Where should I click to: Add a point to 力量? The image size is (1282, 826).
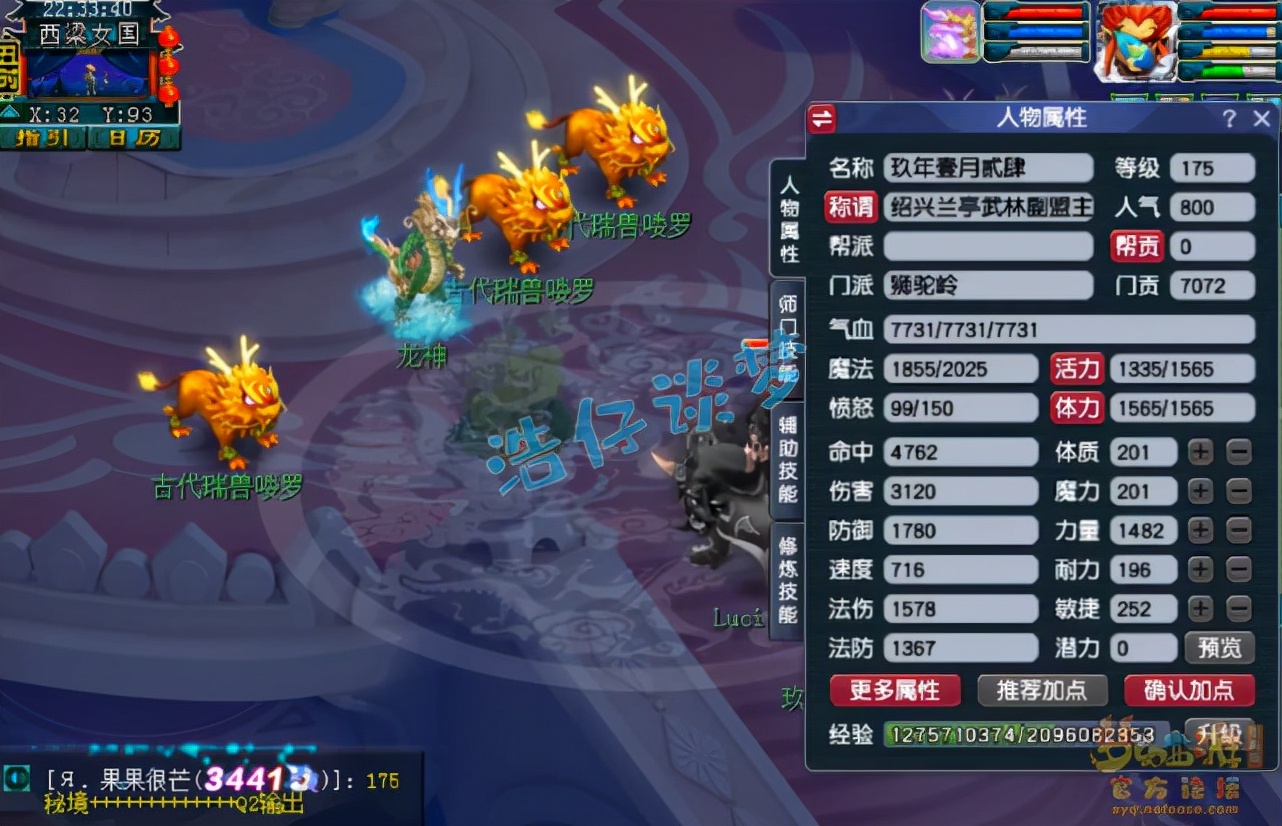[x=1200, y=531]
